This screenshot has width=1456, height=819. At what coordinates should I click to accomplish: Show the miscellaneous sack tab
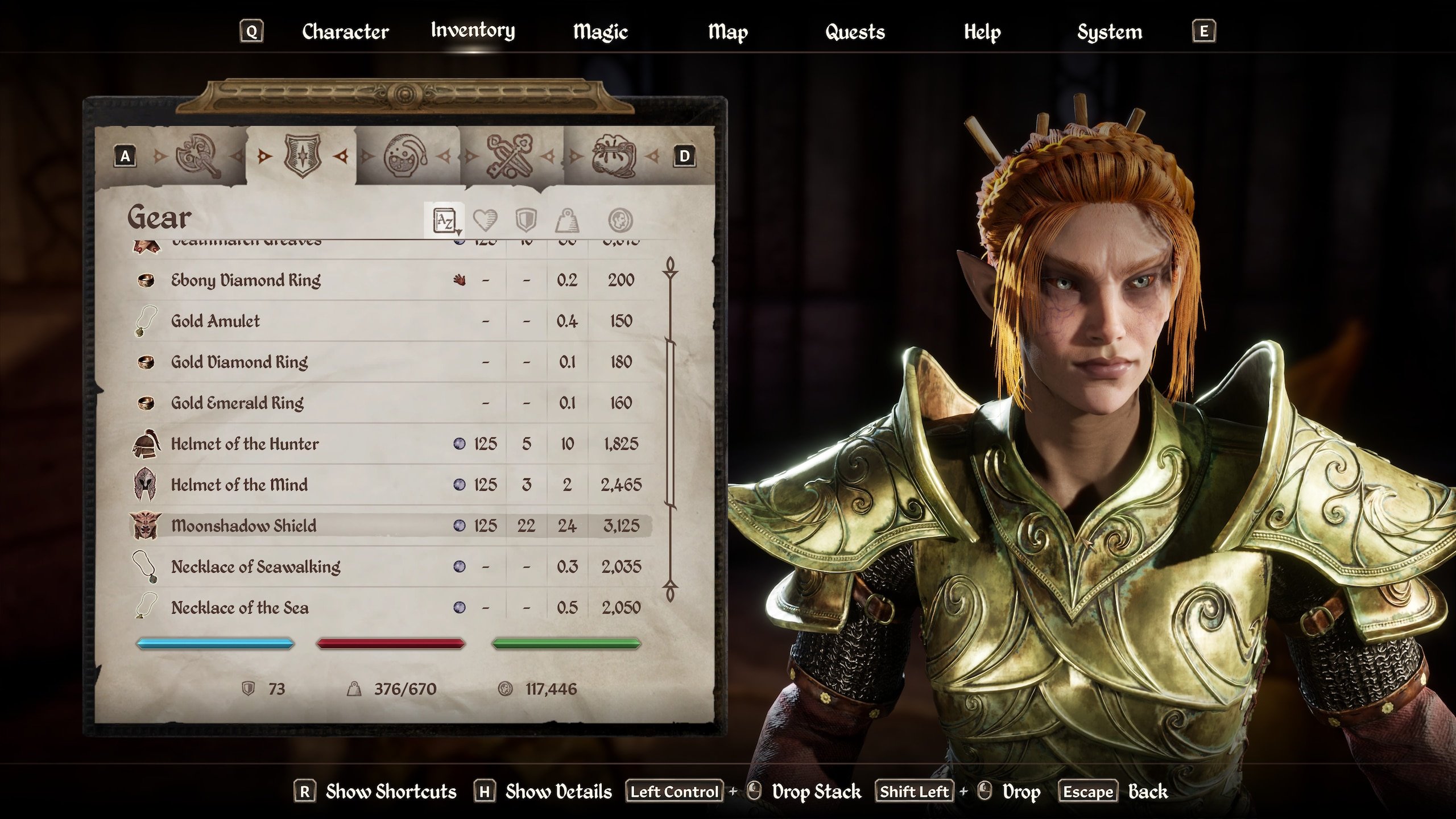pos(613,156)
